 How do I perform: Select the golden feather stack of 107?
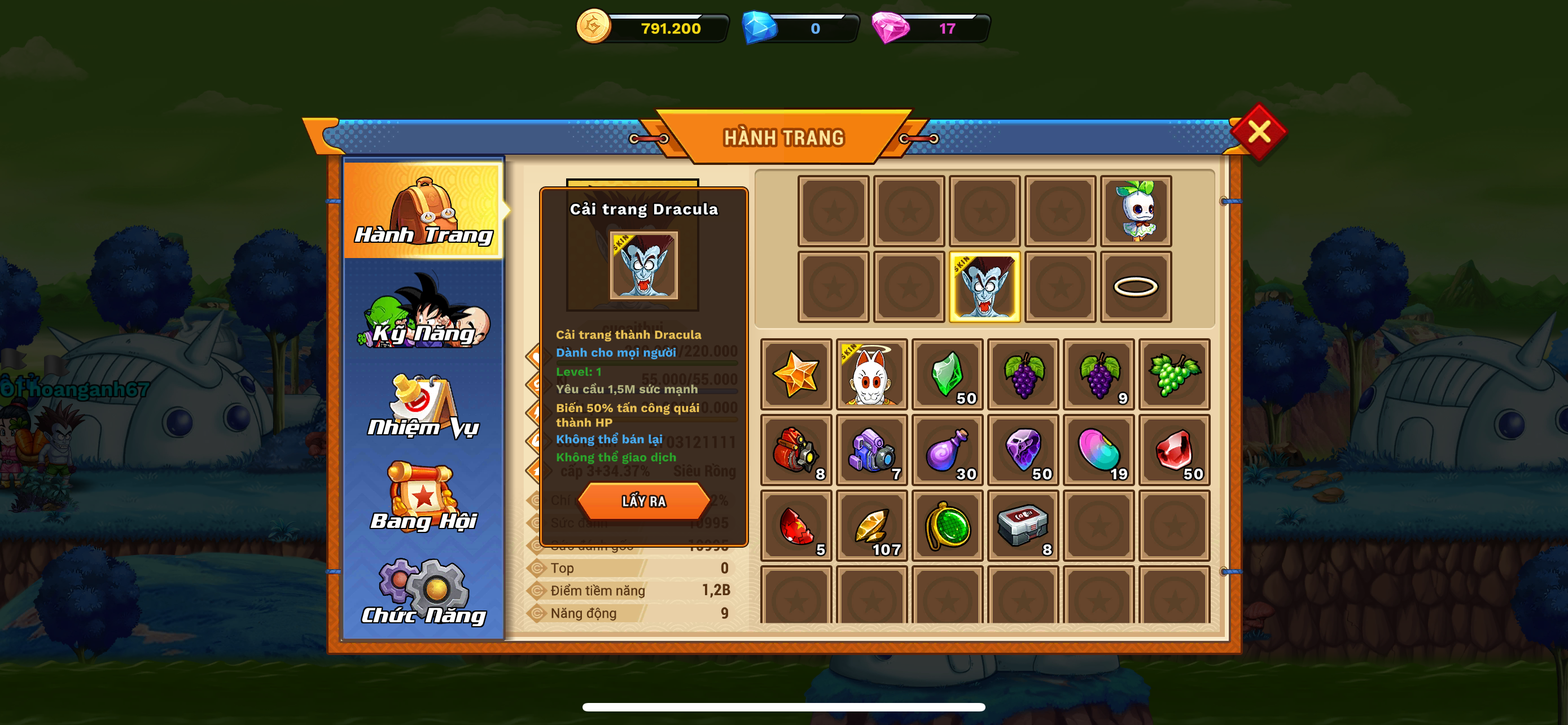click(871, 525)
